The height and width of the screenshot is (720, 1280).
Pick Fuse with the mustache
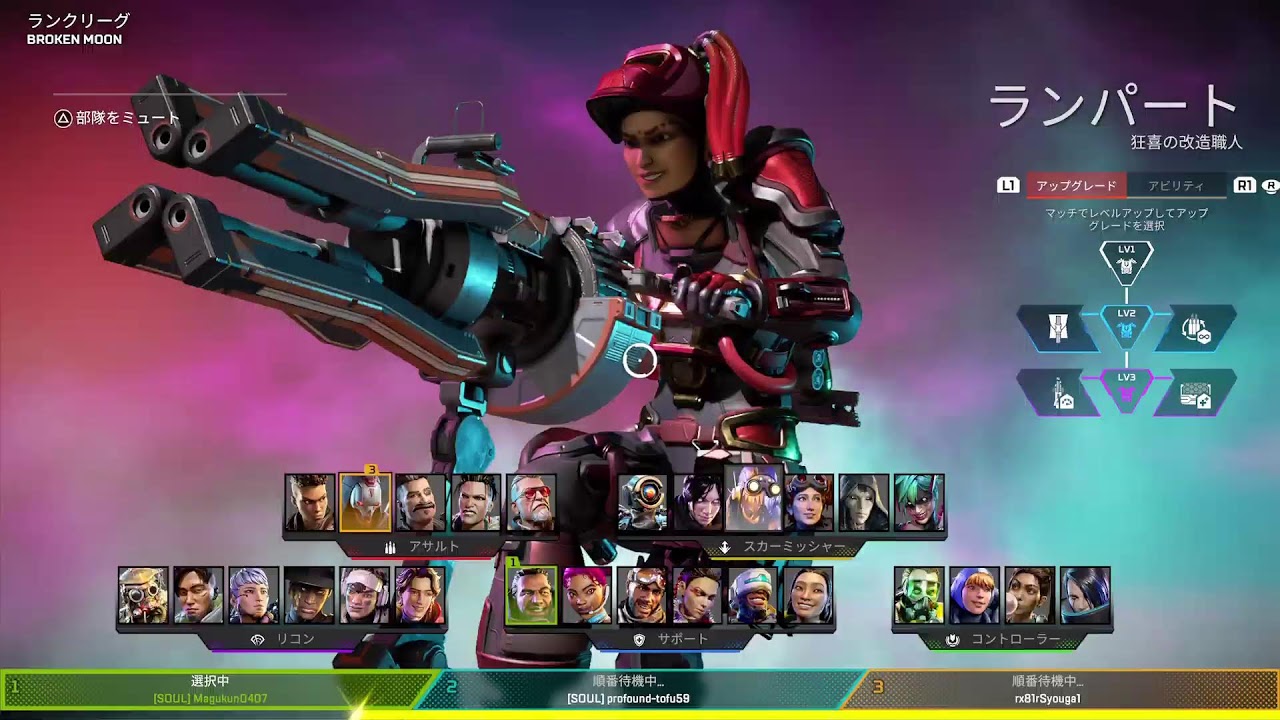click(420, 502)
